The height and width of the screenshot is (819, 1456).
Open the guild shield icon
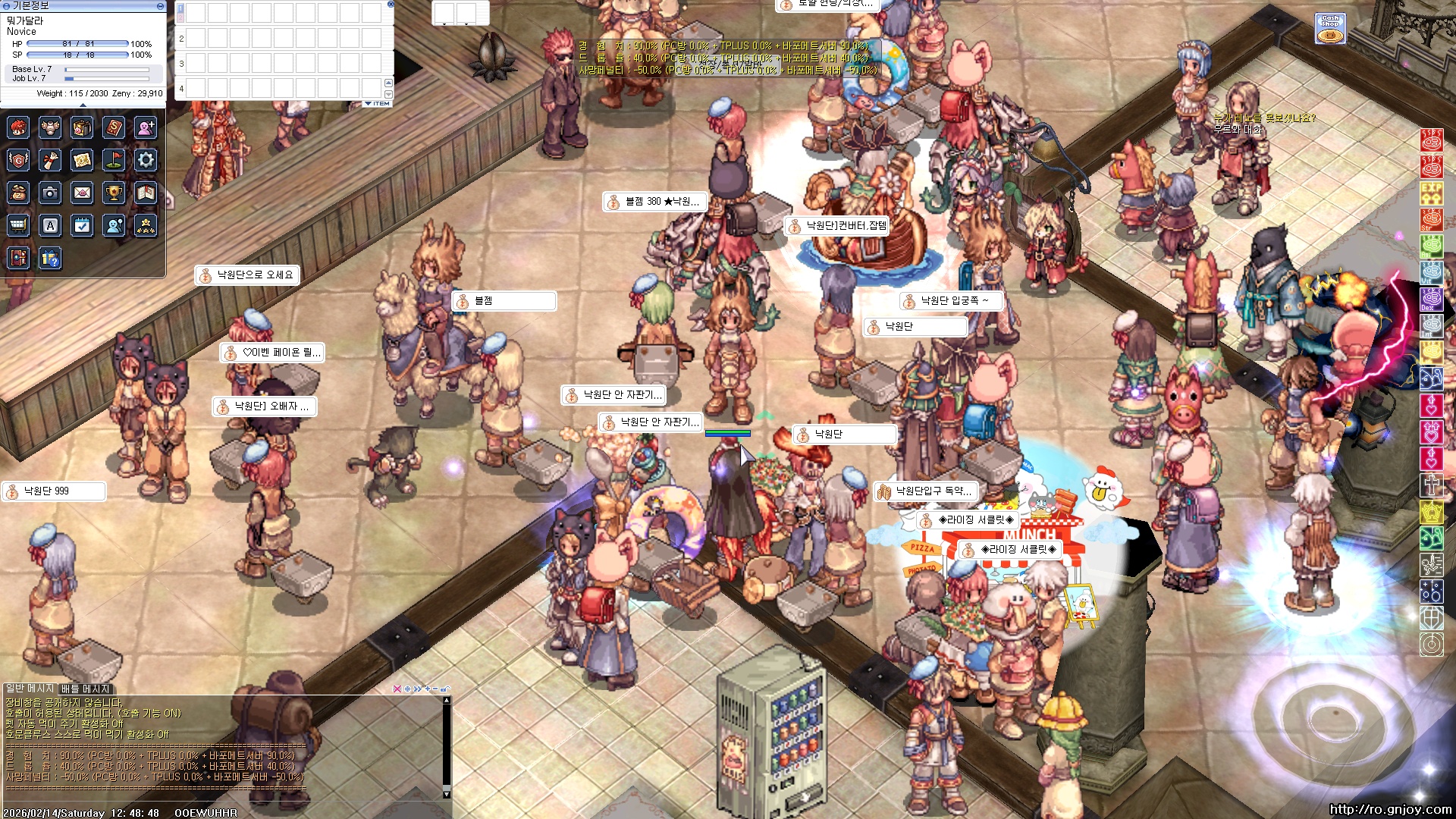pyautogui.click(x=18, y=160)
